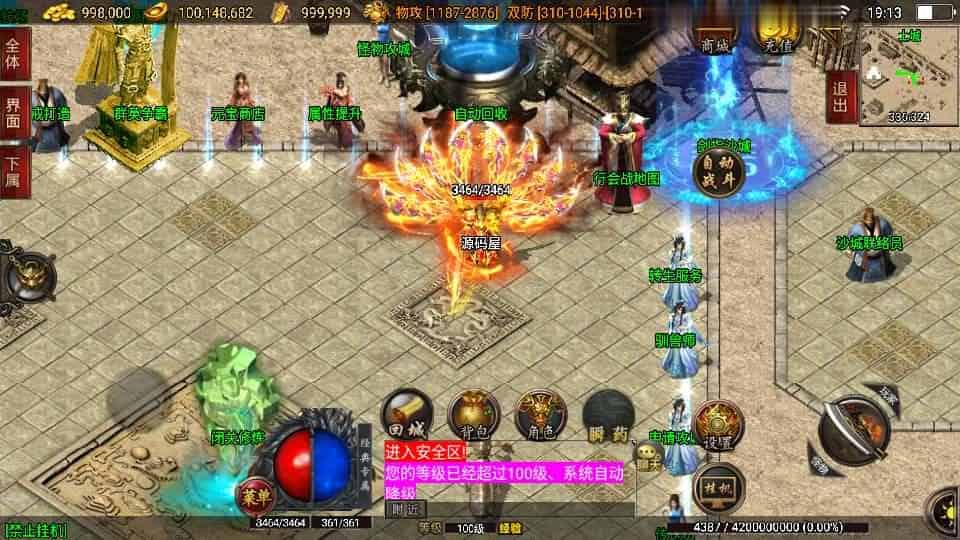Click the 经验 experience label

510,527
